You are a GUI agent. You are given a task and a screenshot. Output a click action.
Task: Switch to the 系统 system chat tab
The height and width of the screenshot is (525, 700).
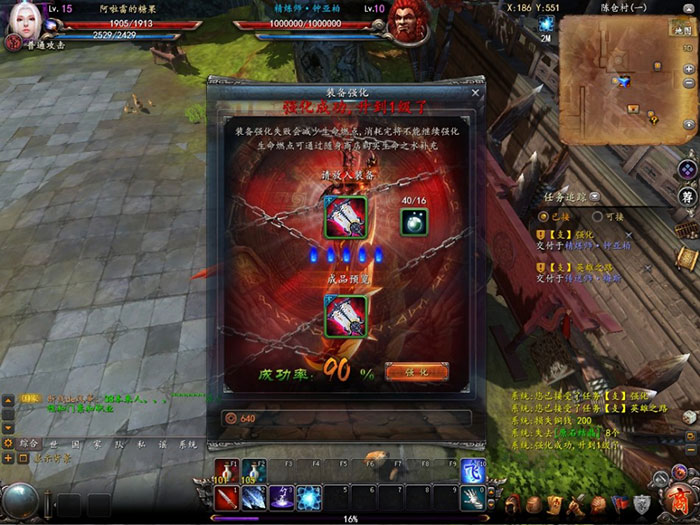pos(188,443)
